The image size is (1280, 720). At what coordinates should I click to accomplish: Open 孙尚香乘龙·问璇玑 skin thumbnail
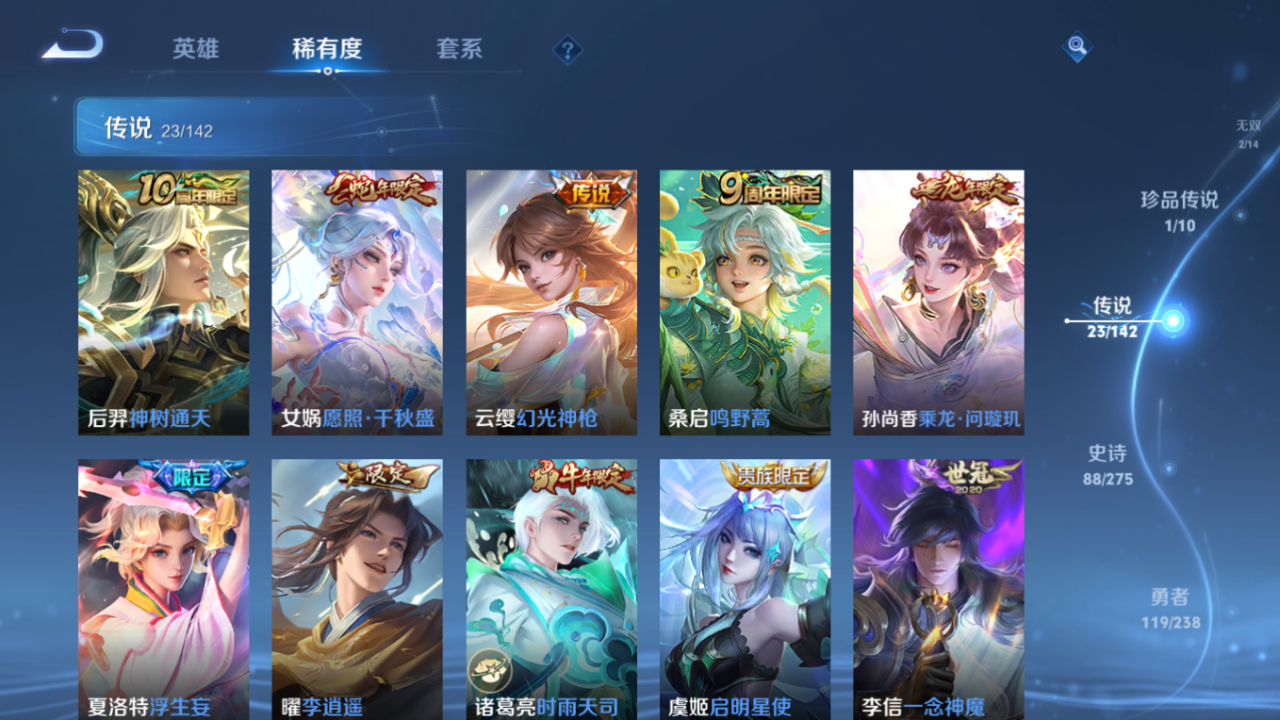pos(939,300)
